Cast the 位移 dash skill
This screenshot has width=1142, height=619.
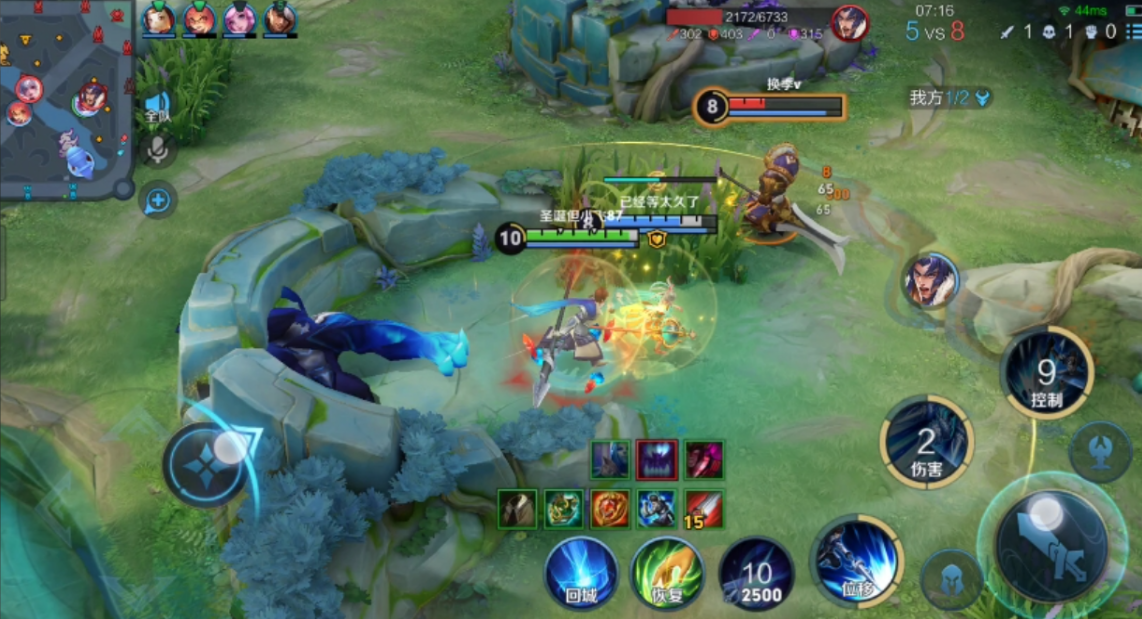tap(857, 561)
